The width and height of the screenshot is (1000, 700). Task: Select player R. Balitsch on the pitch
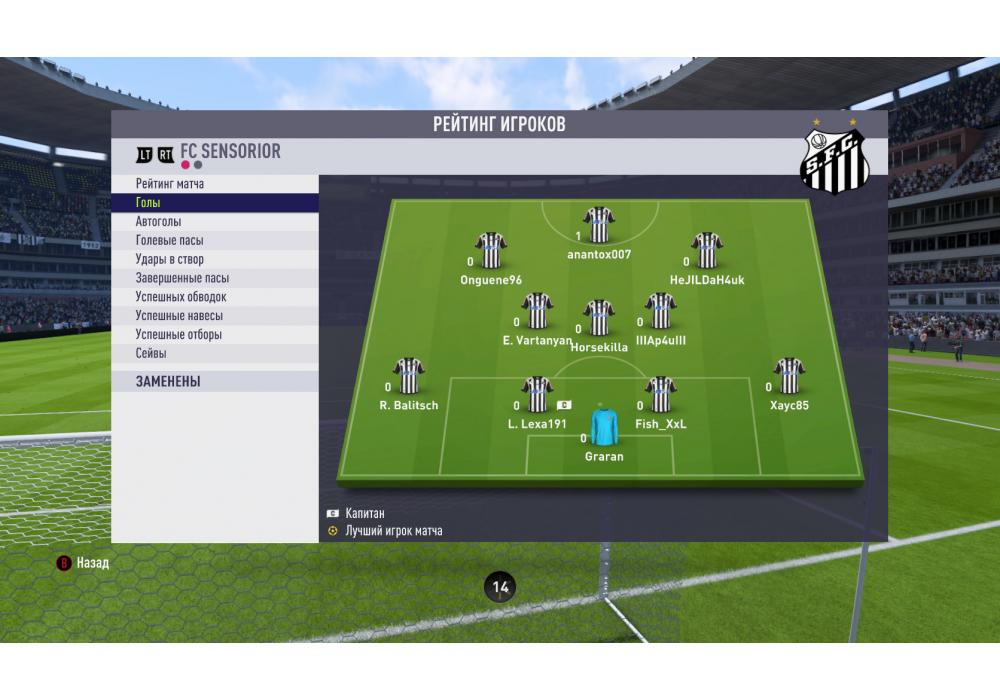pyautogui.click(x=409, y=377)
